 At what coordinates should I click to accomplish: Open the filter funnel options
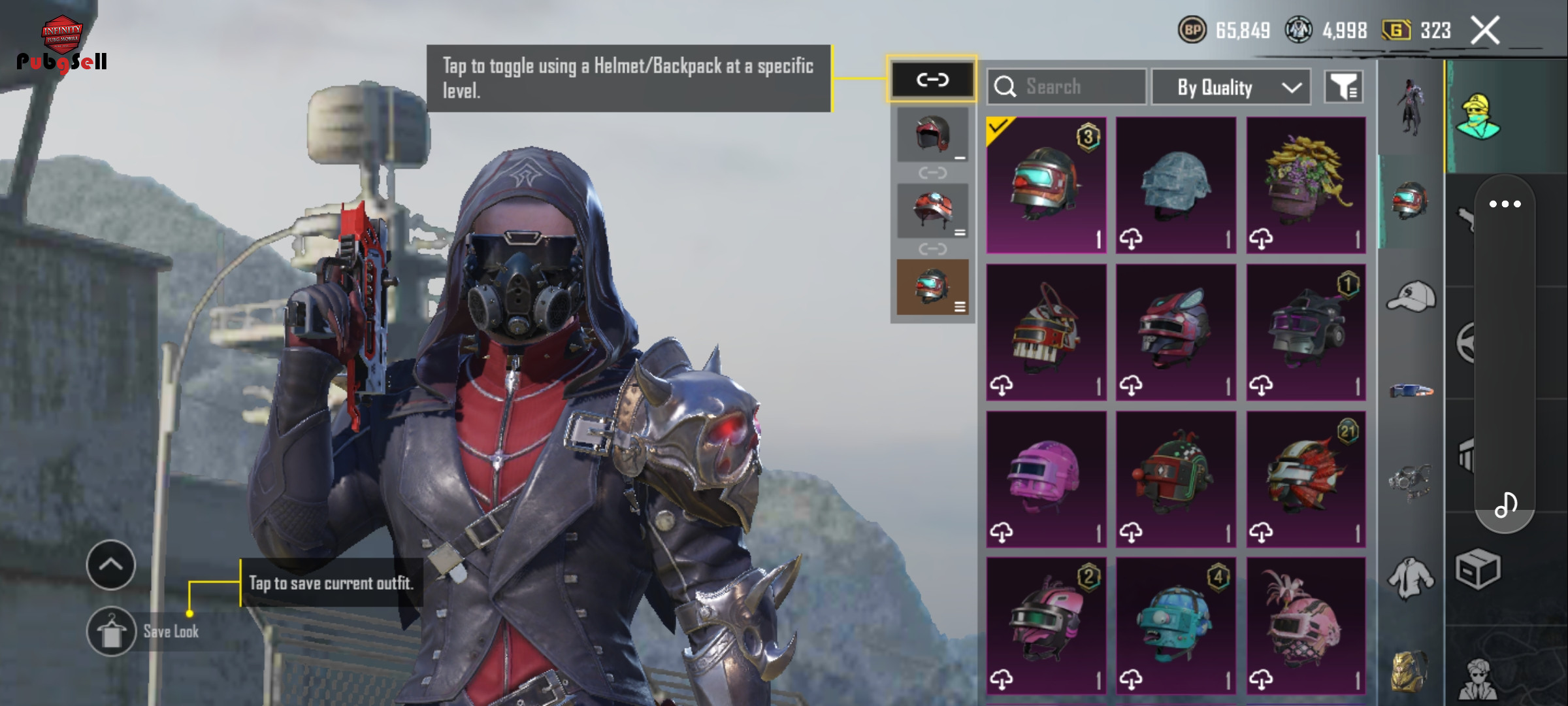(1343, 86)
